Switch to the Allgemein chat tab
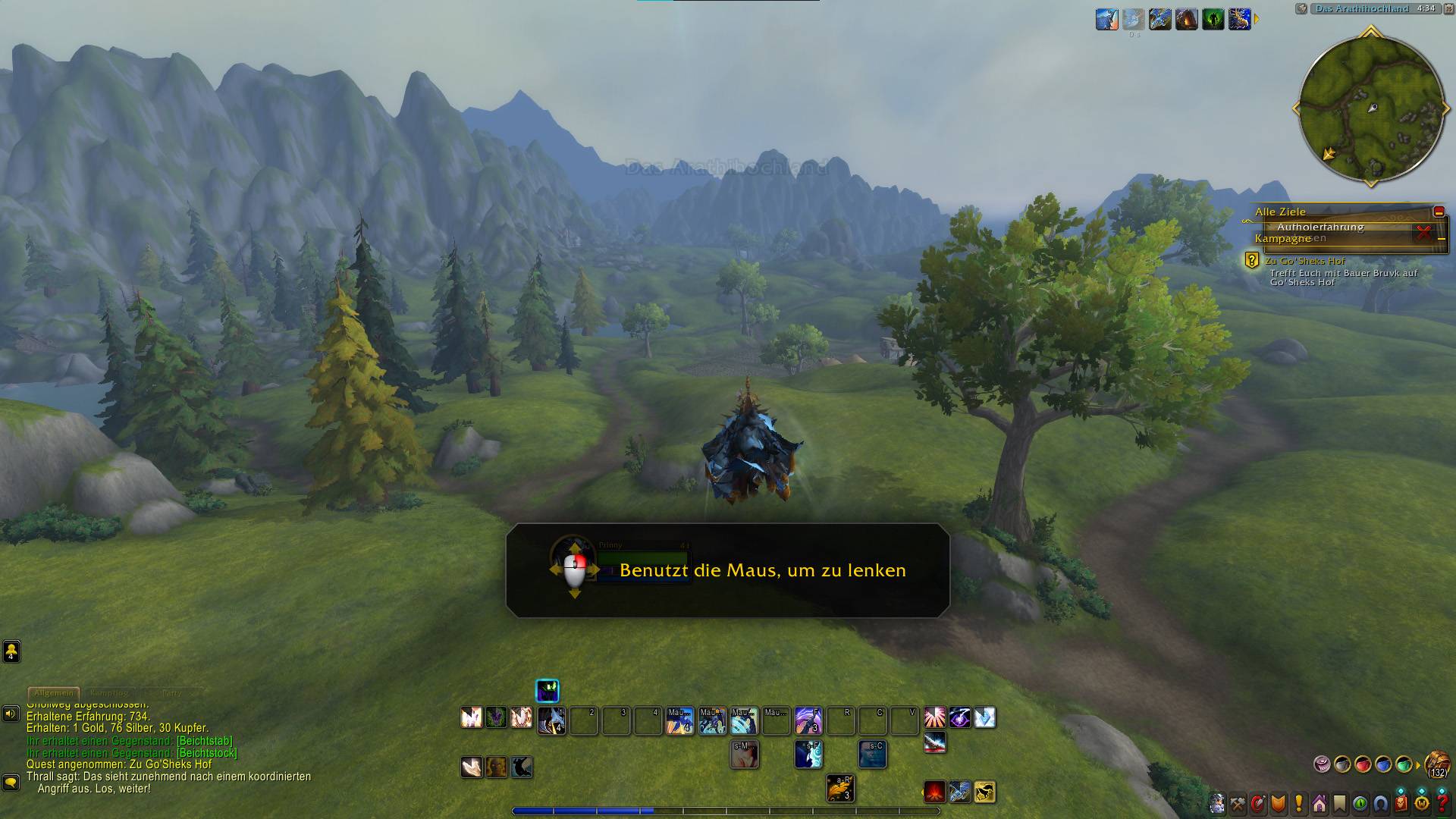The height and width of the screenshot is (819, 1456). [x=53, y=692]
